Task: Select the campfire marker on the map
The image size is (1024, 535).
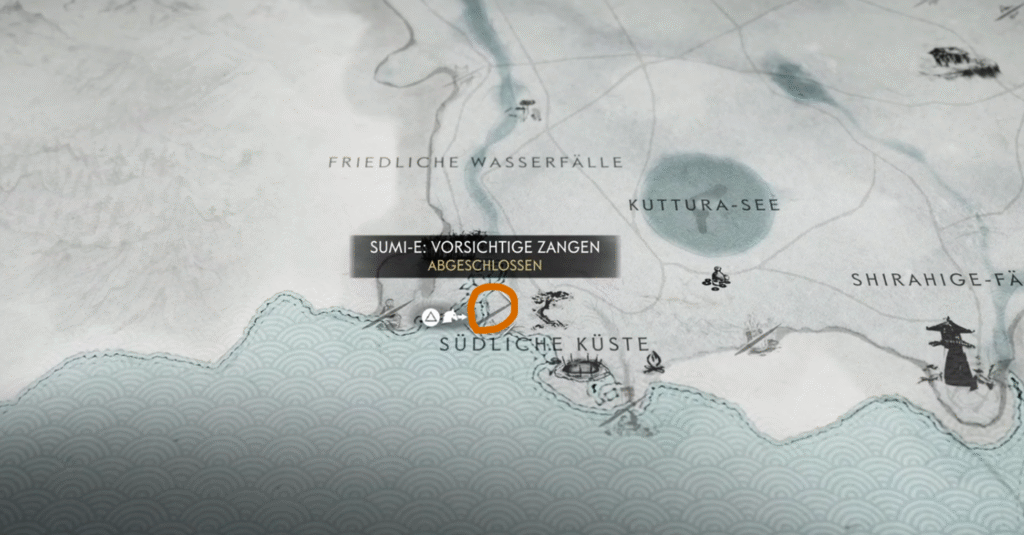Action: pos(654,360)
